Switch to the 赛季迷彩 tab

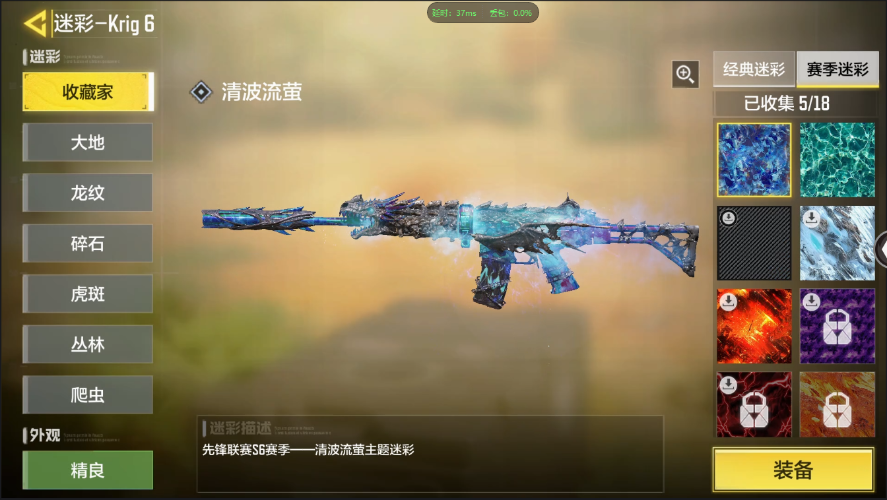(x=837, y=70)
